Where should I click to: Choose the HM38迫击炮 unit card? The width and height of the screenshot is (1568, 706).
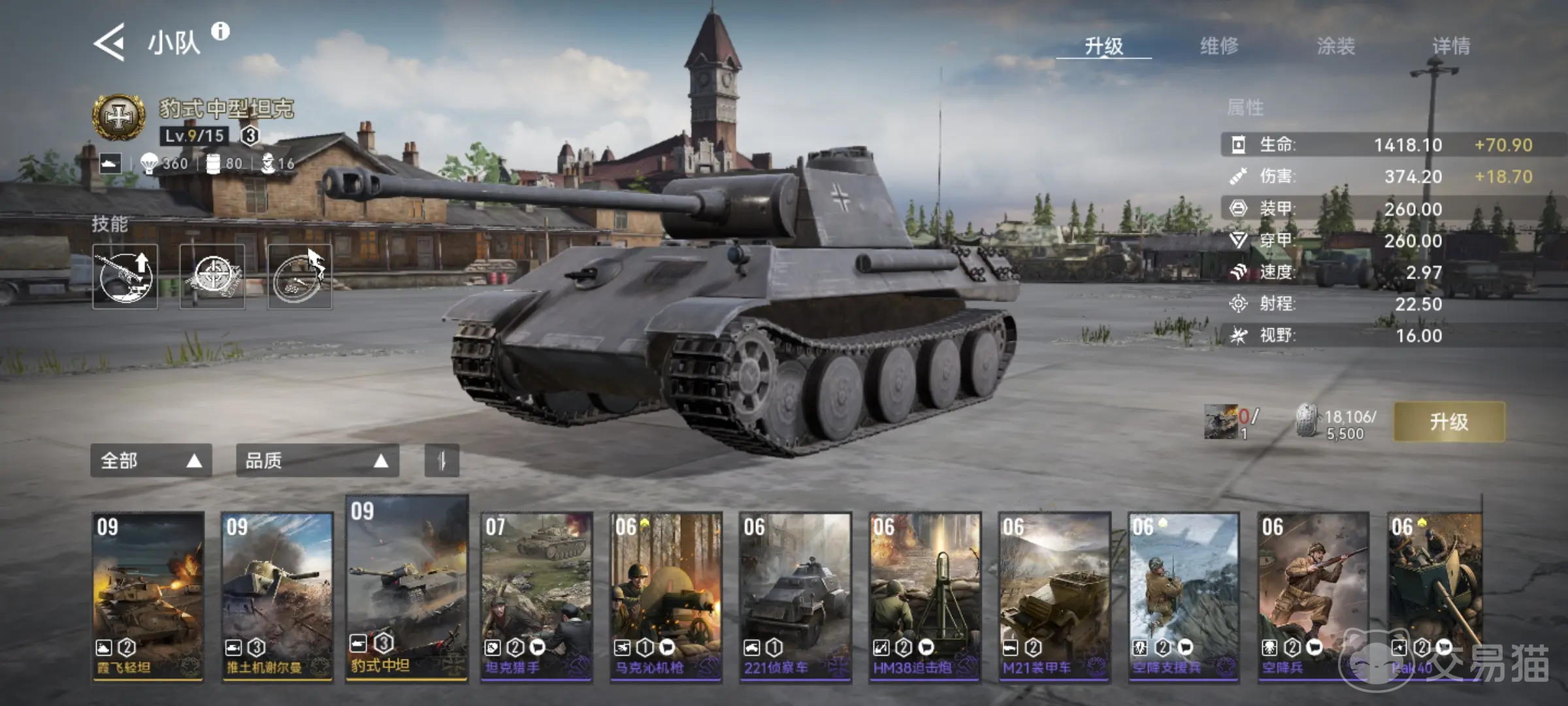pyautogui.click(x=924, y=596)
